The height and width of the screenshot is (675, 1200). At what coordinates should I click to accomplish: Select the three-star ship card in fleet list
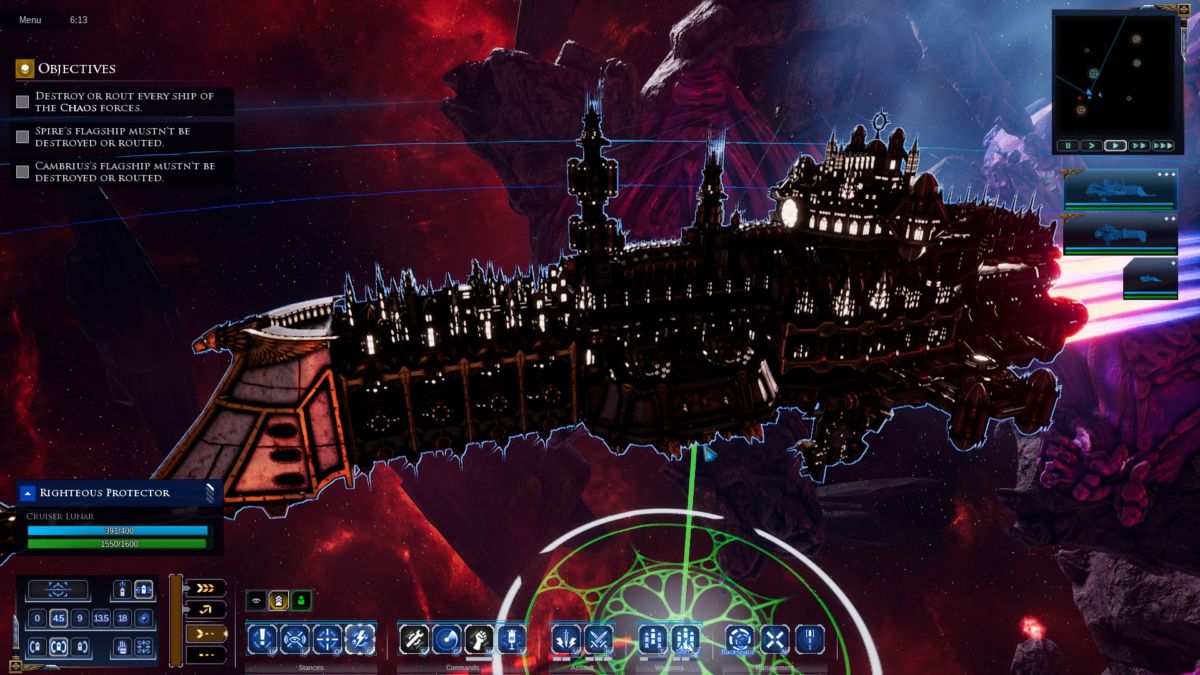[1106, 189]
